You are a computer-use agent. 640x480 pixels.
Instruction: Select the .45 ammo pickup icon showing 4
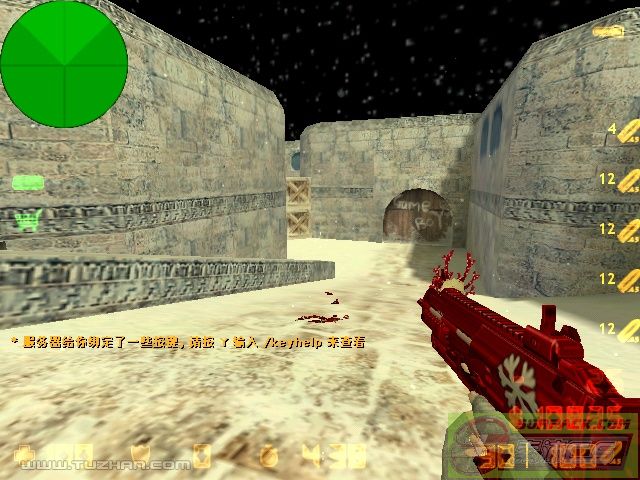[x=626, y=133]
